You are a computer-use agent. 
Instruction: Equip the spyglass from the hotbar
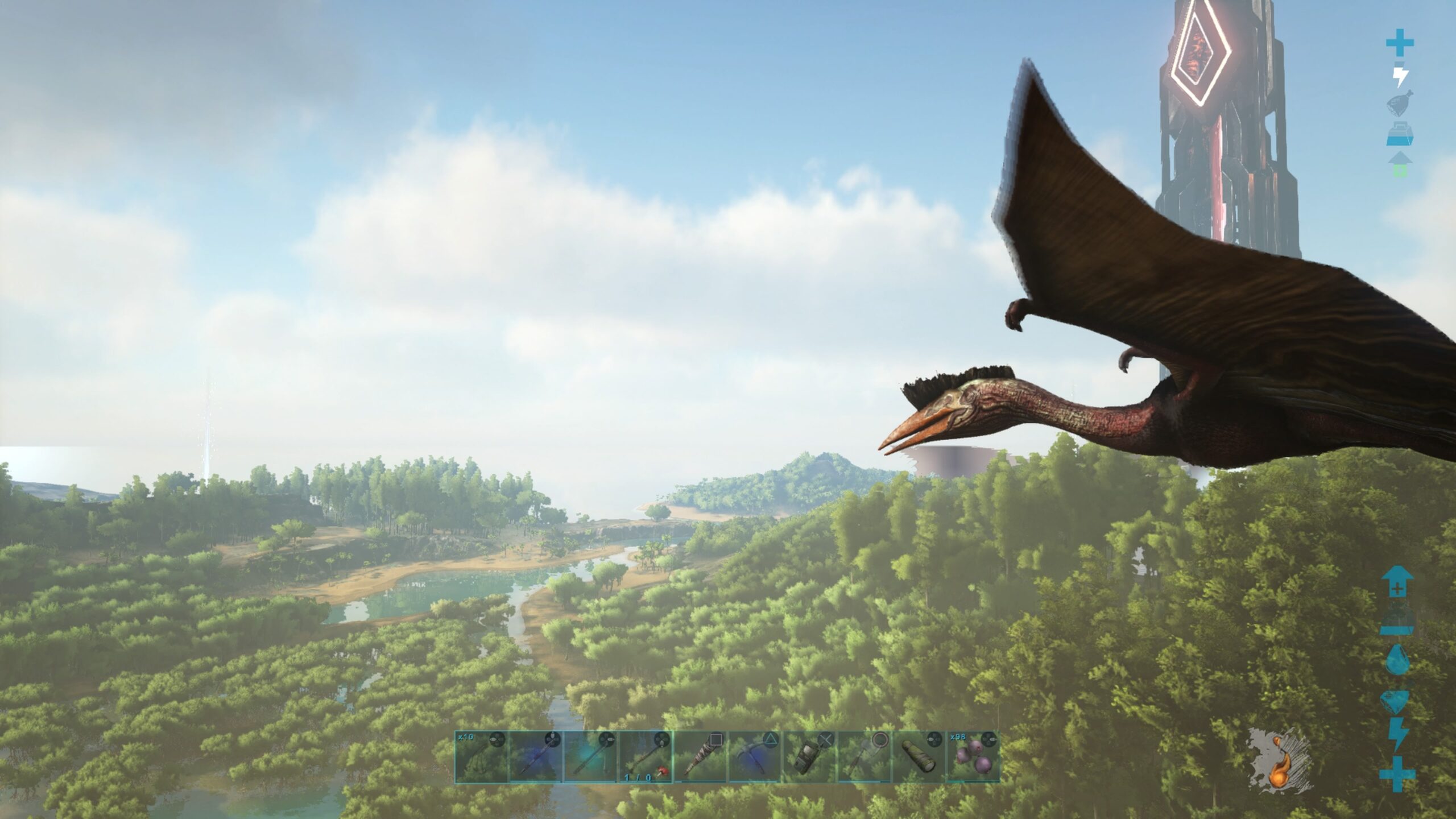918,756
